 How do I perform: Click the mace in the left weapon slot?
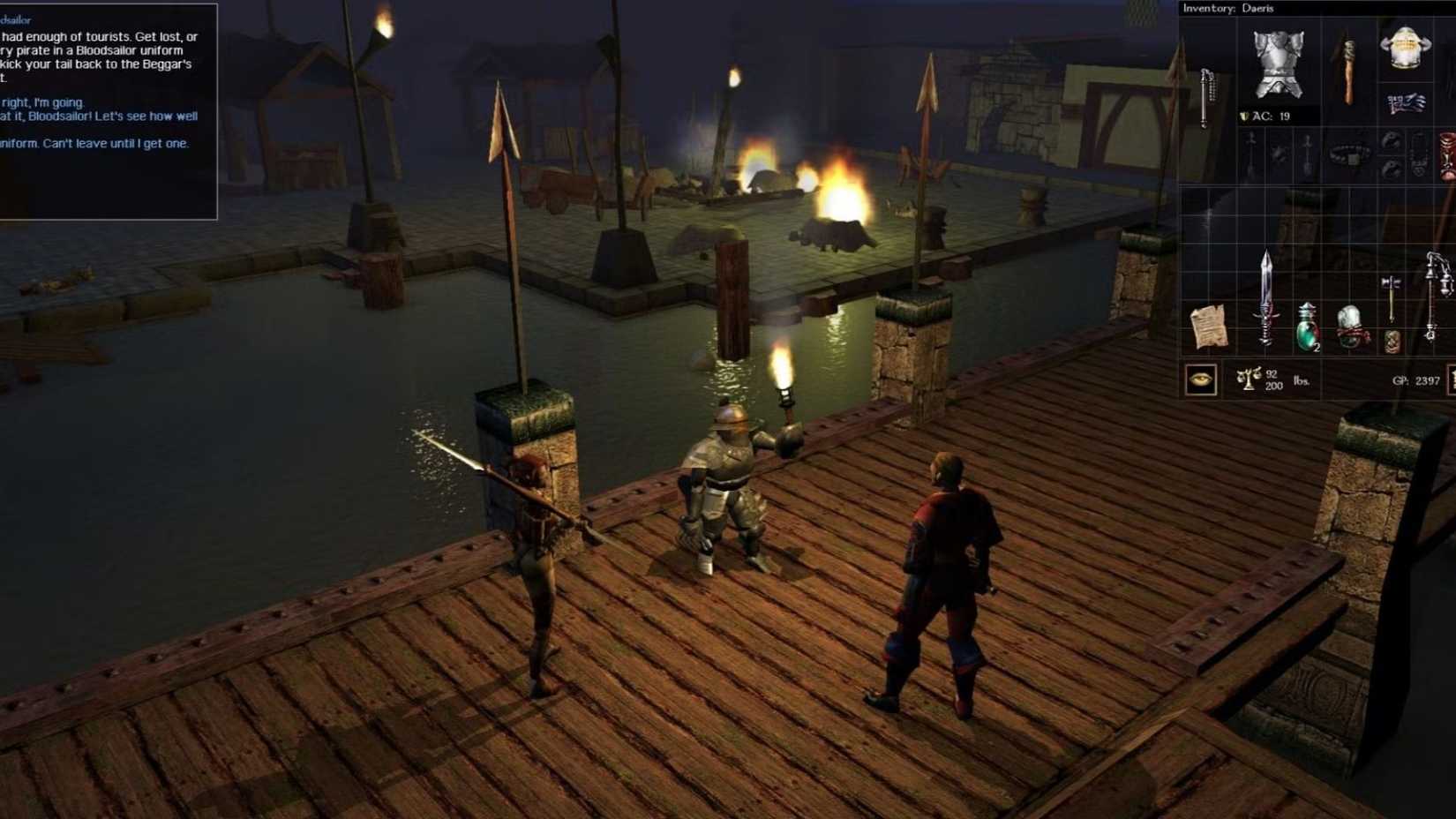1206,96
